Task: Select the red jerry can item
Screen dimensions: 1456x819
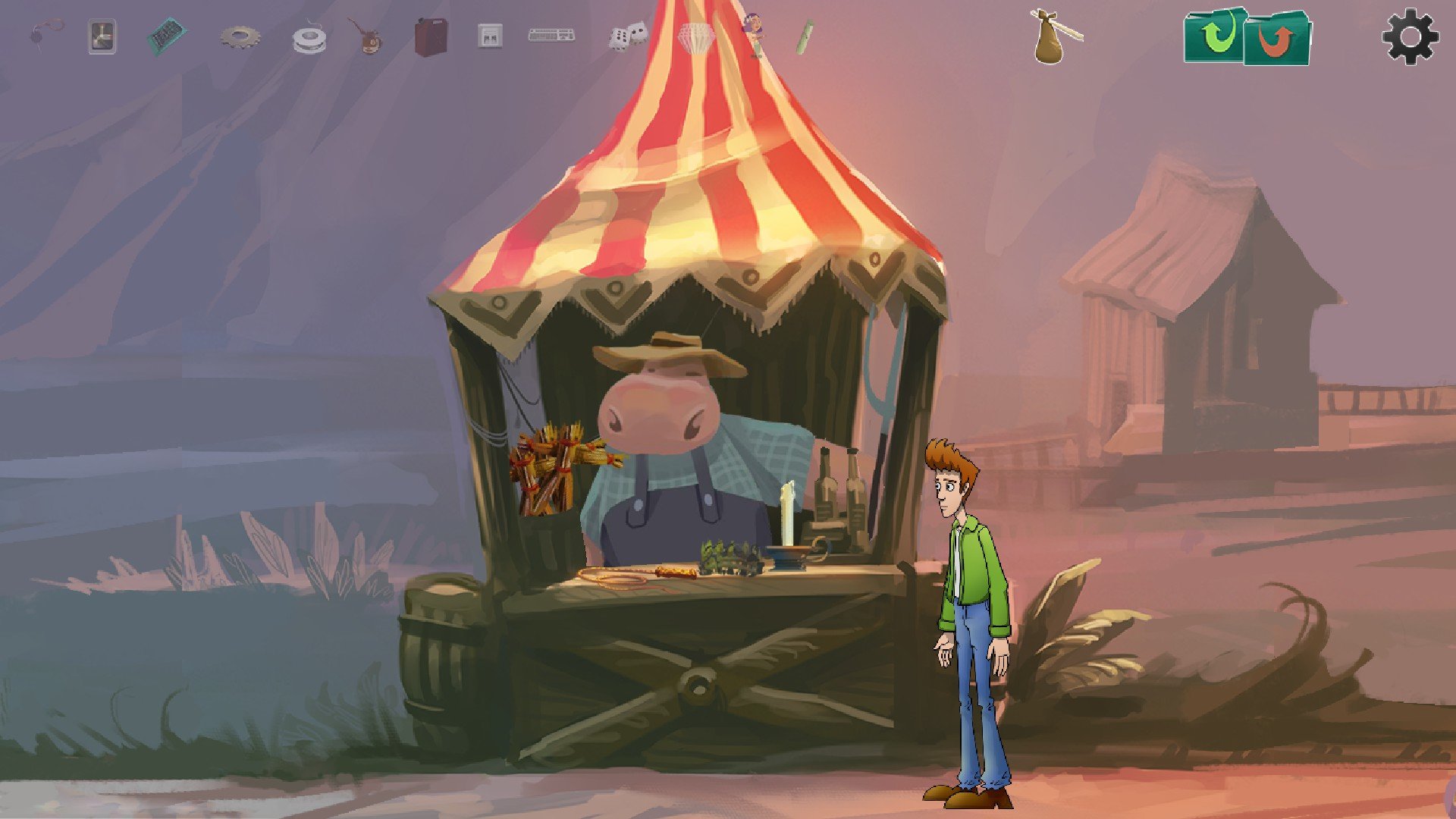Action: [431, 36]
